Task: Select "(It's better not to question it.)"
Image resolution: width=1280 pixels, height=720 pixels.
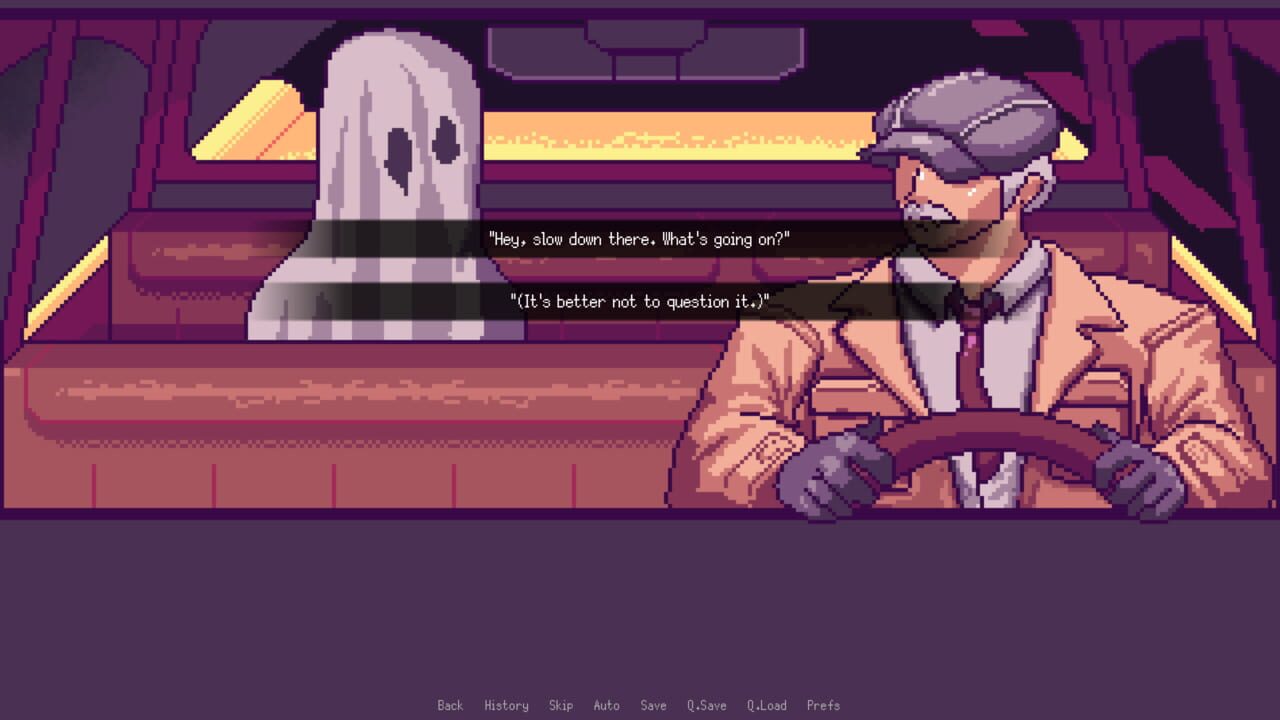Action: 640,301
